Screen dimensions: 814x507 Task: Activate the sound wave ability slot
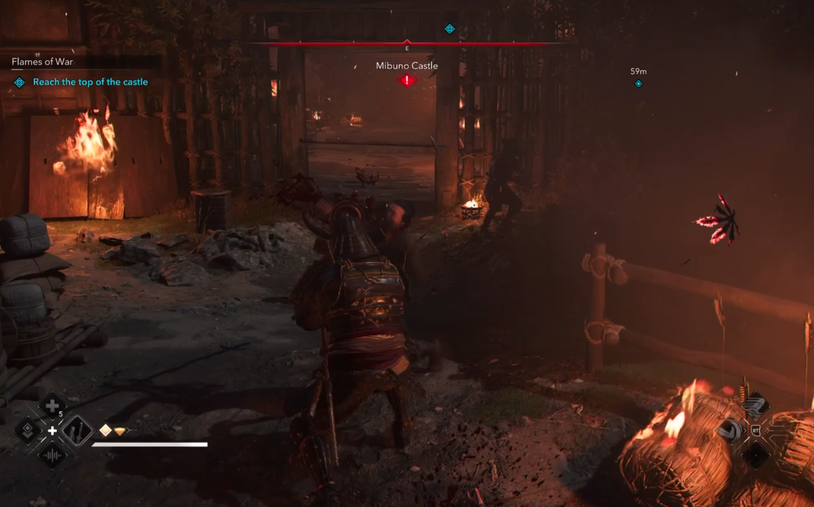point(52,456)
